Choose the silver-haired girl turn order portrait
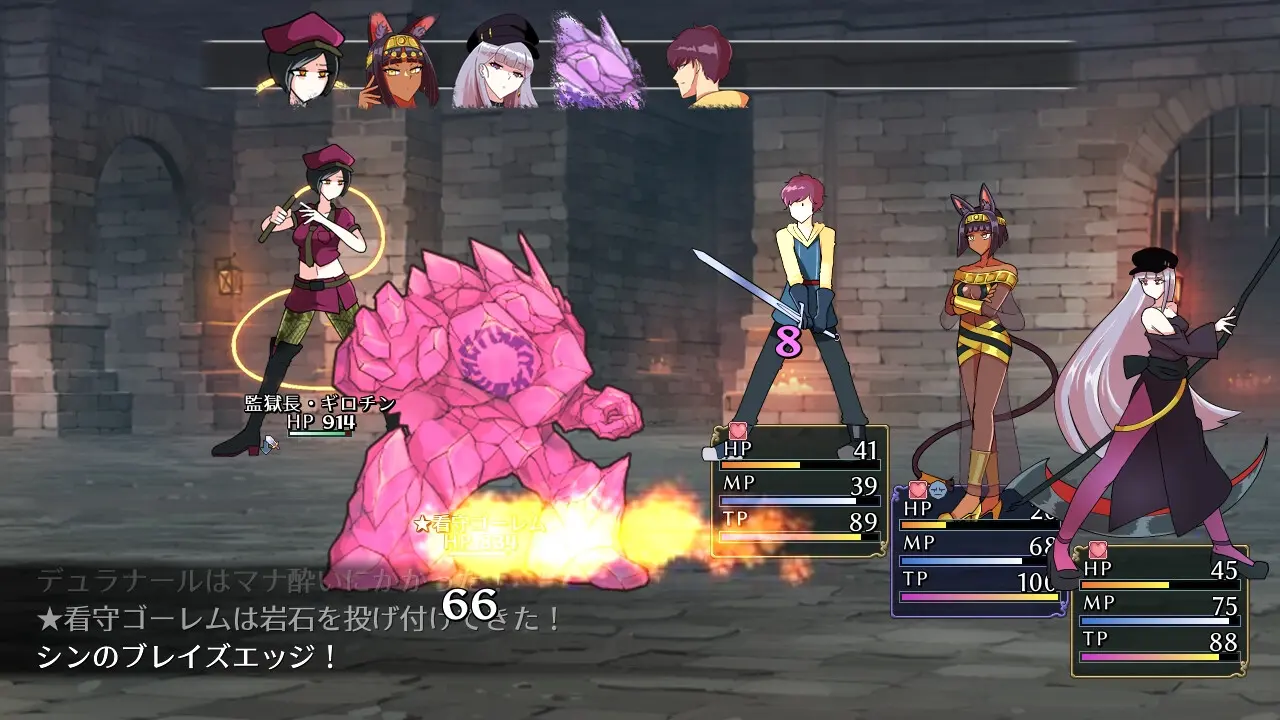This screenshot has height=720, width=1280. point(495,62)
